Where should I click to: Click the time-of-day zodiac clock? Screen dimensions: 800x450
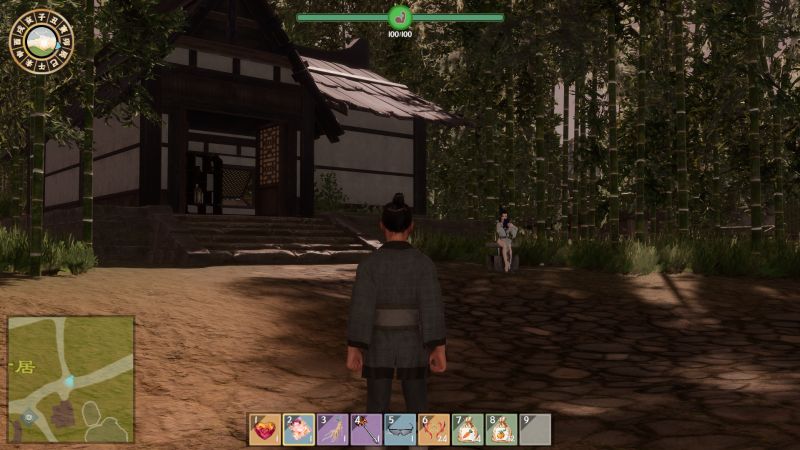[41, 42]
